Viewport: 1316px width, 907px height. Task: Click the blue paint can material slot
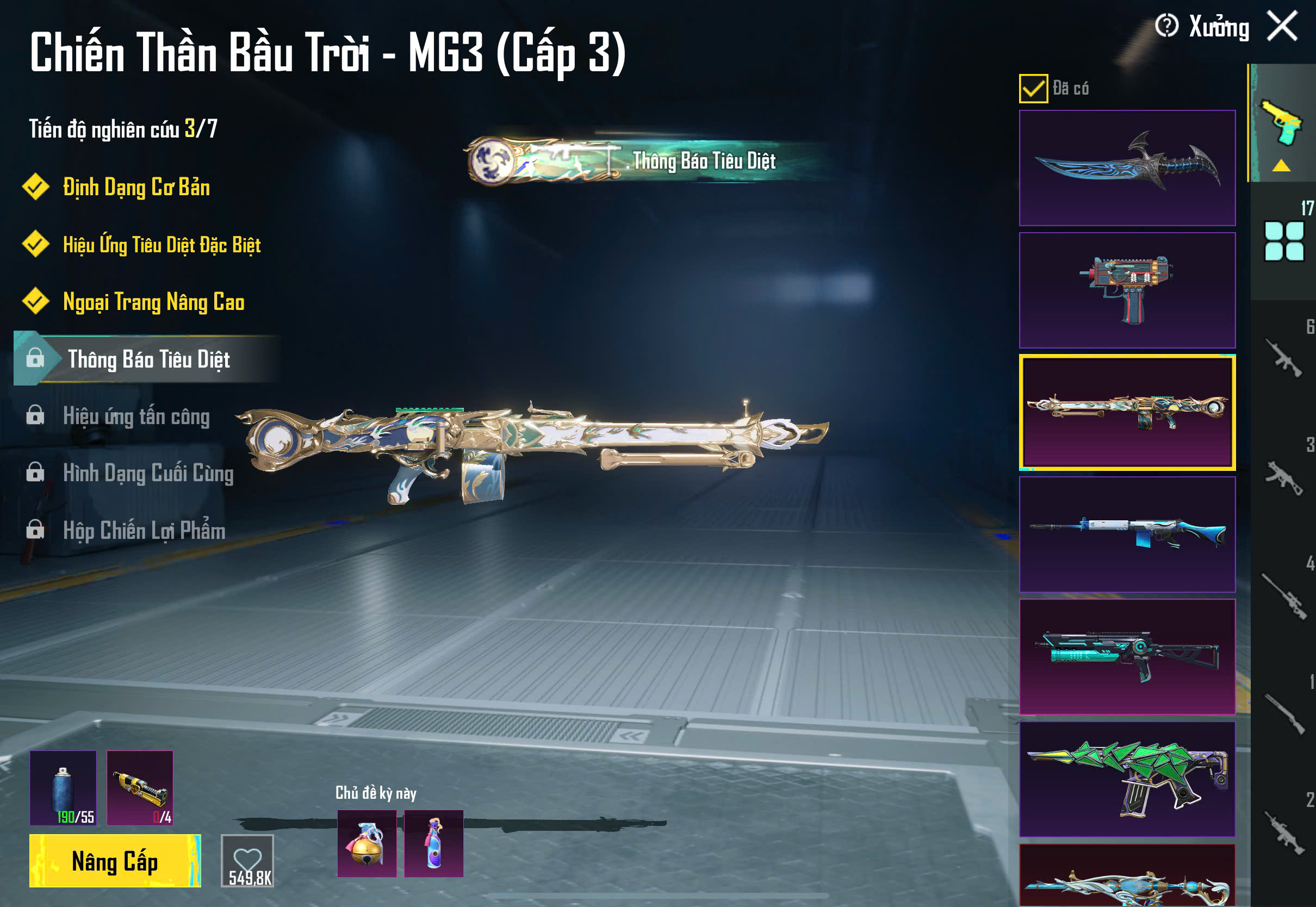click(63, 788)
